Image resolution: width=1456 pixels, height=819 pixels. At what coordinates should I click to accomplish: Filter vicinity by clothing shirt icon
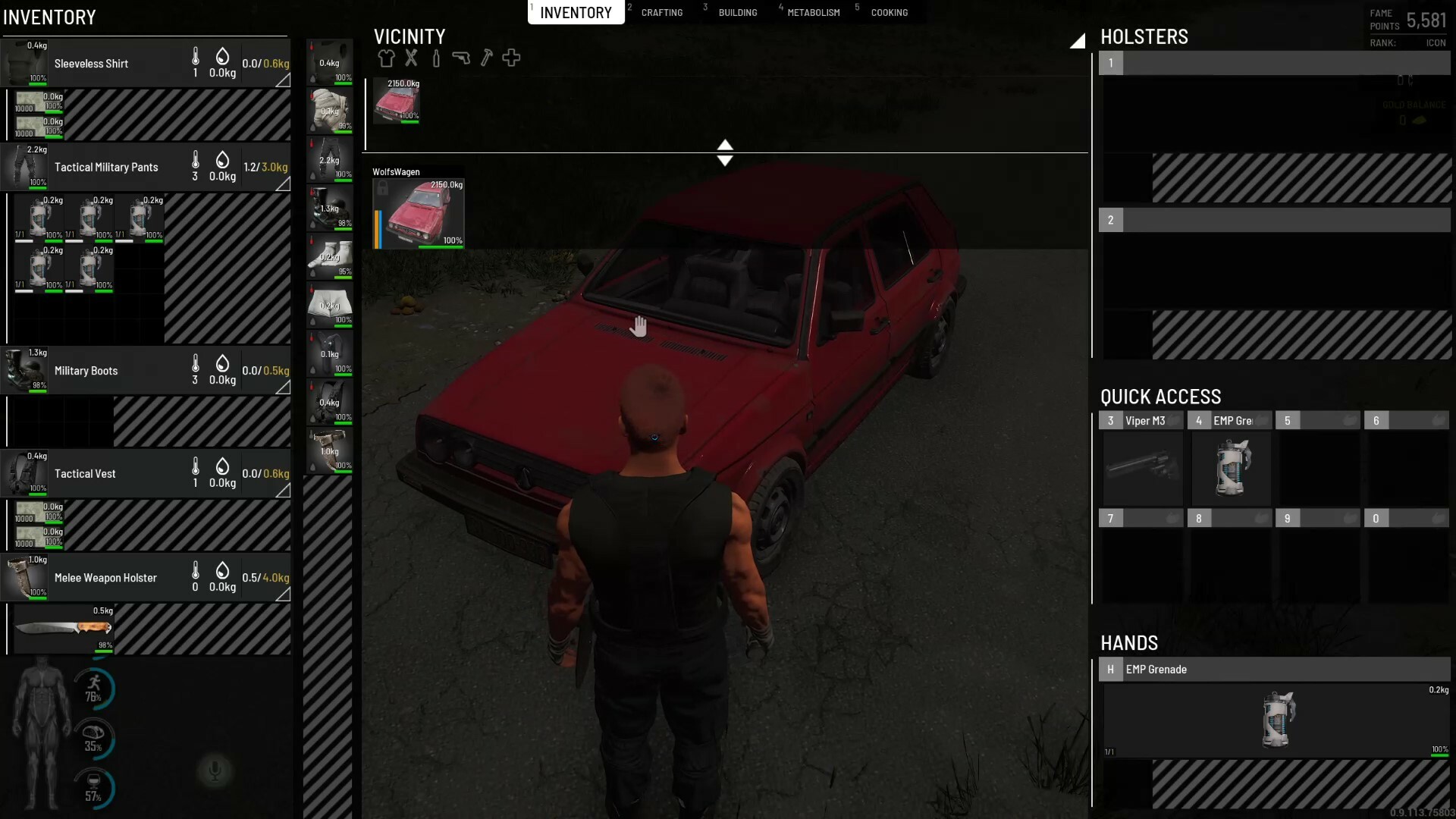pyautogui.click(x=386, y=58)
